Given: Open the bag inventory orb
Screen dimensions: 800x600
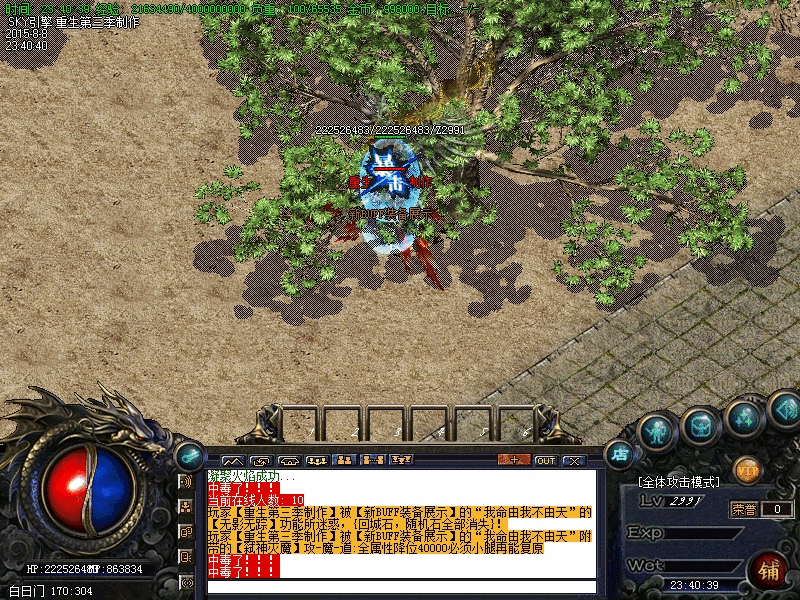Looking at the screenshot, I should coord(700,427).
